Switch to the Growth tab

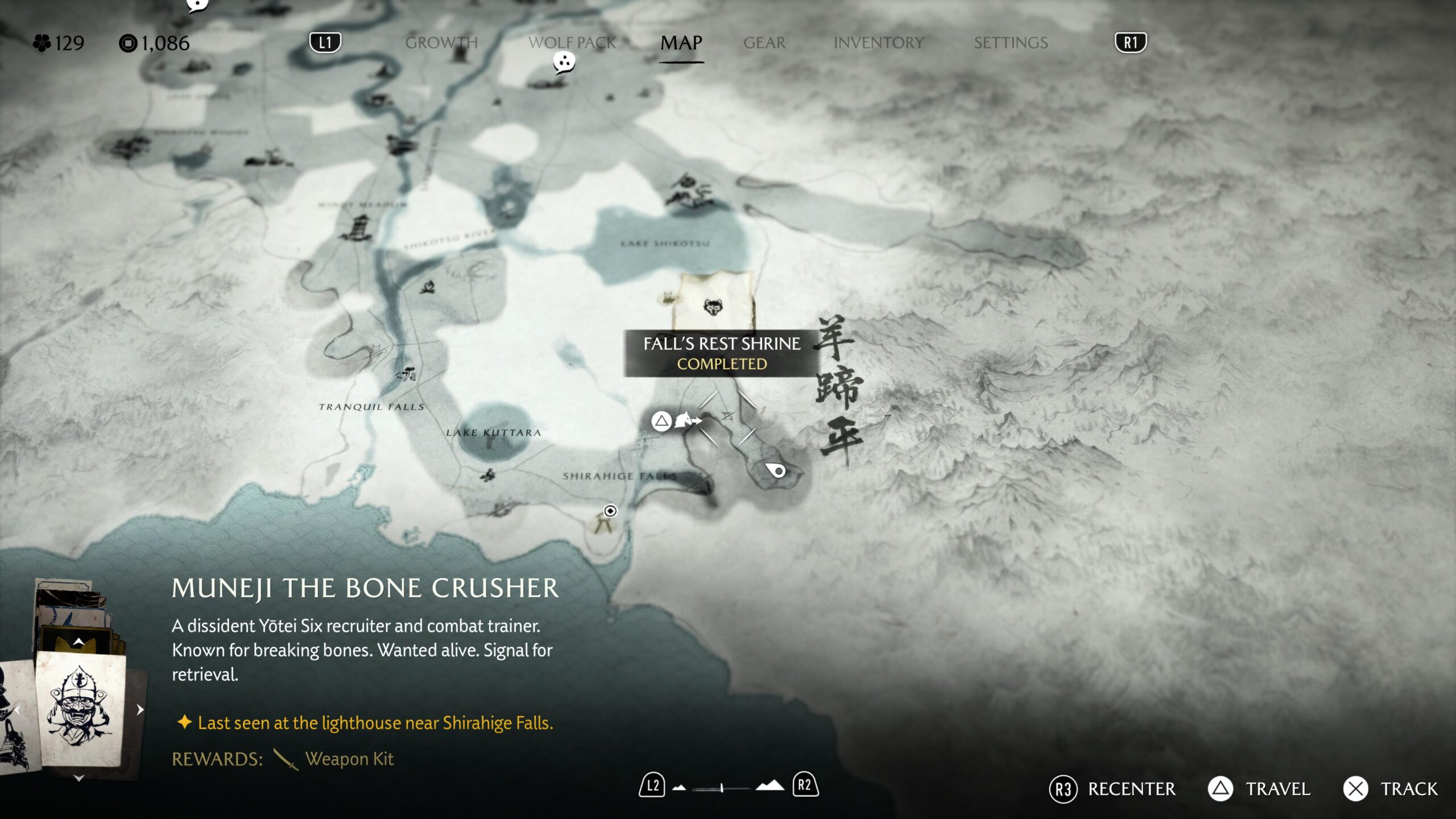click(x=441, y=43)
